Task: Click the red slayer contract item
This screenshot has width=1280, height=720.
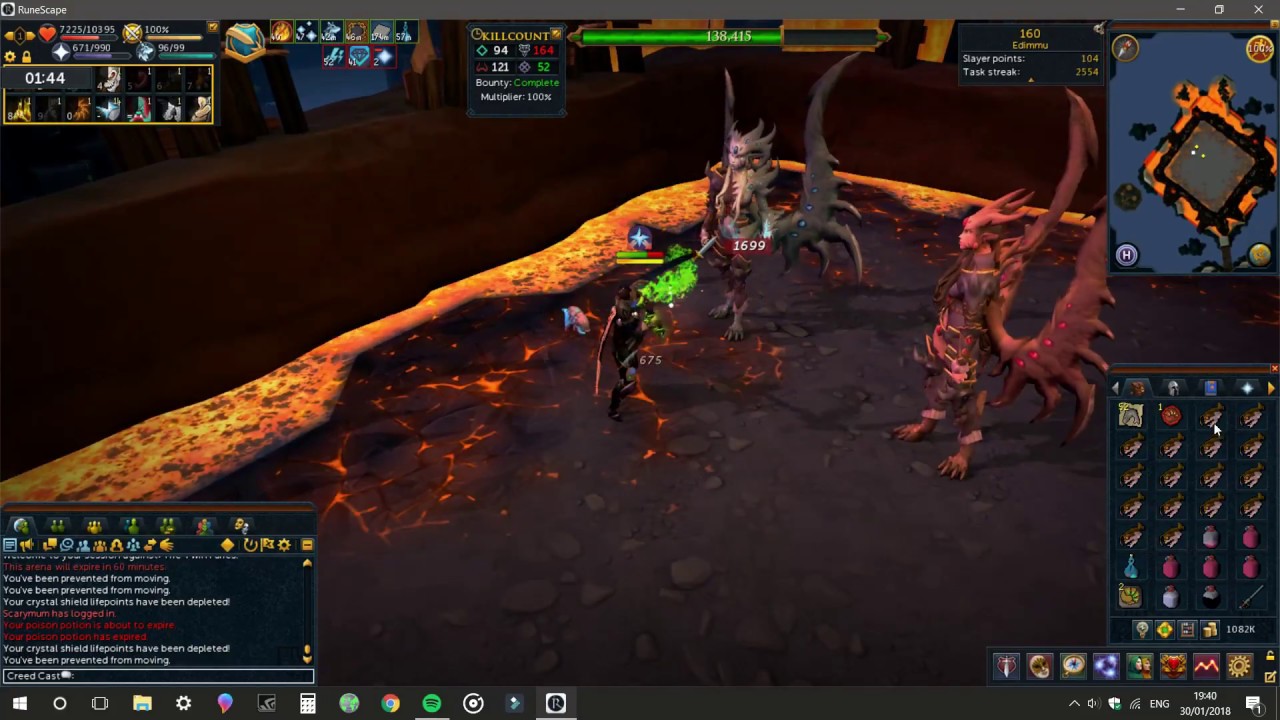Action: (1171, 416)
